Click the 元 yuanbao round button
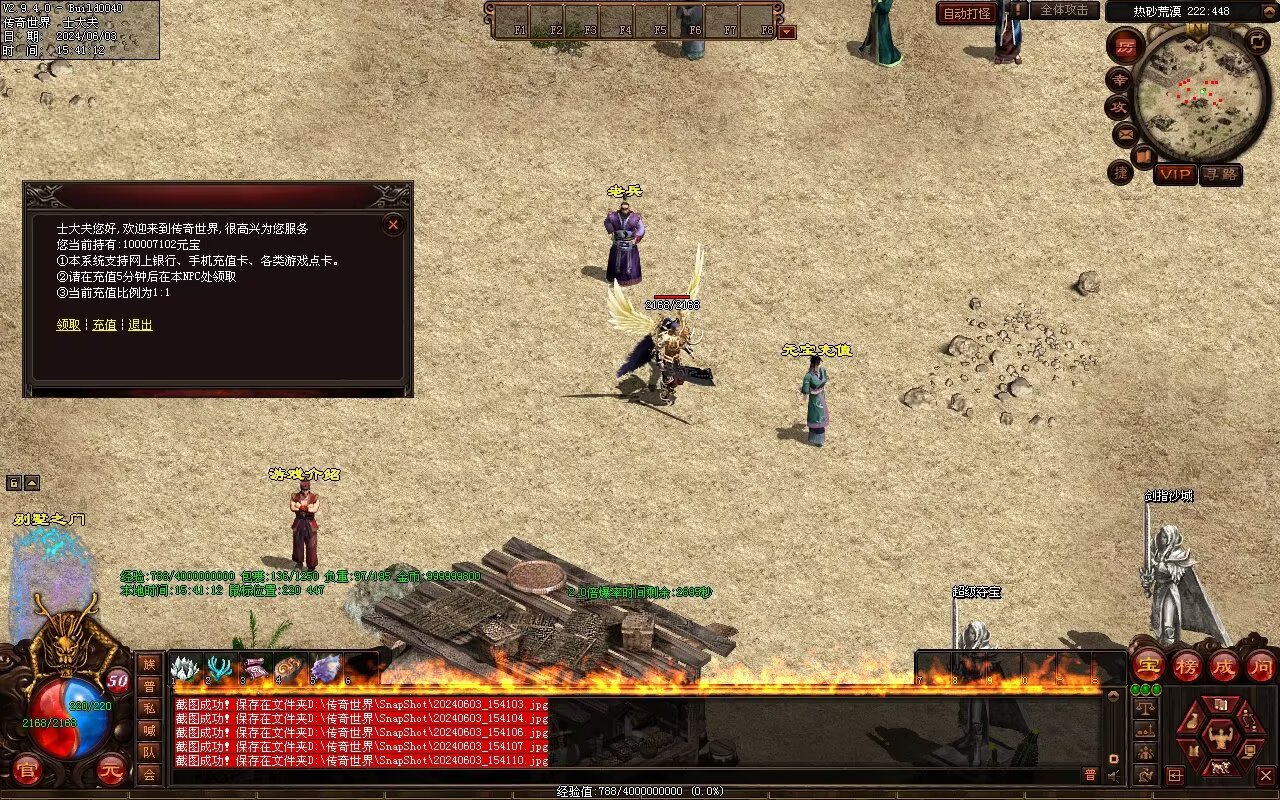The width and height of the screenshot is (1280, 800). (x=112, y=768)
